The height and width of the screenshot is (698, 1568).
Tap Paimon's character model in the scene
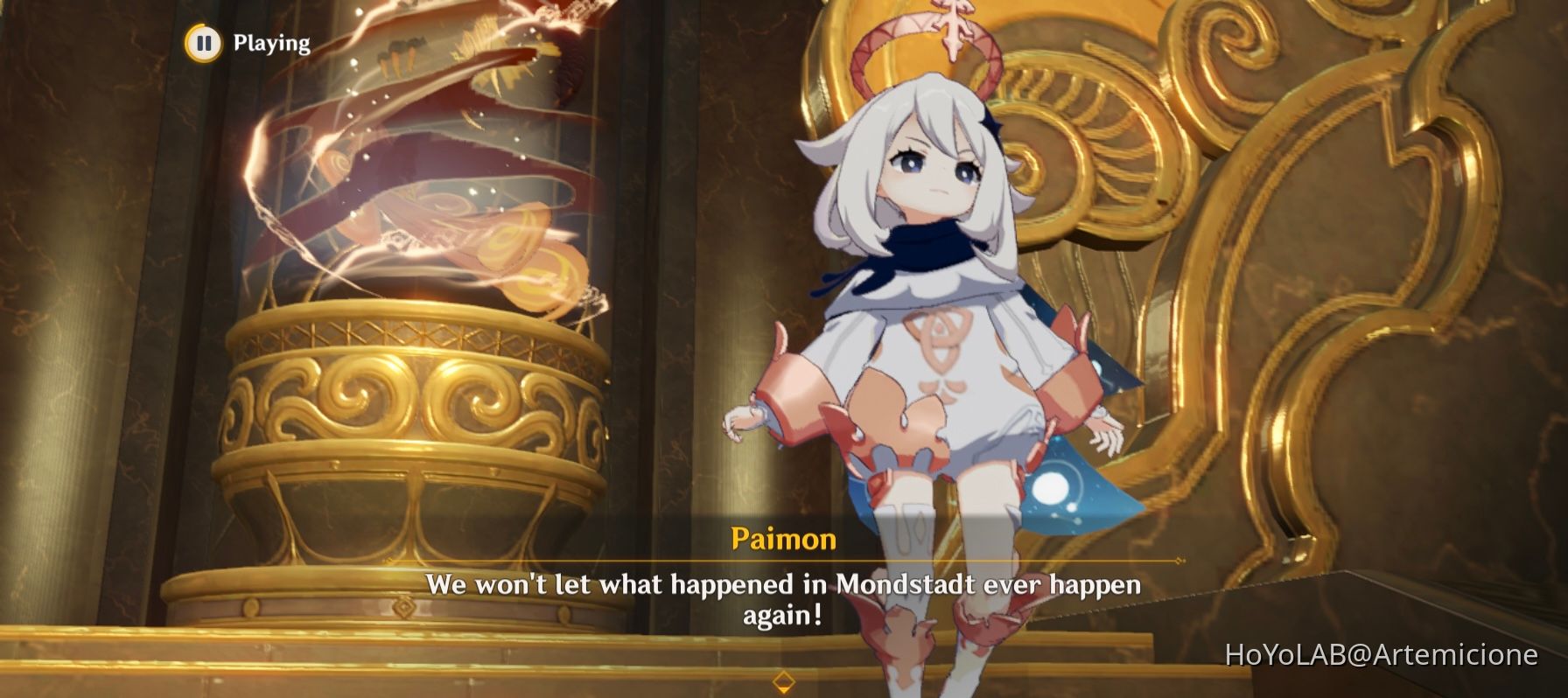tap(927, 306)
